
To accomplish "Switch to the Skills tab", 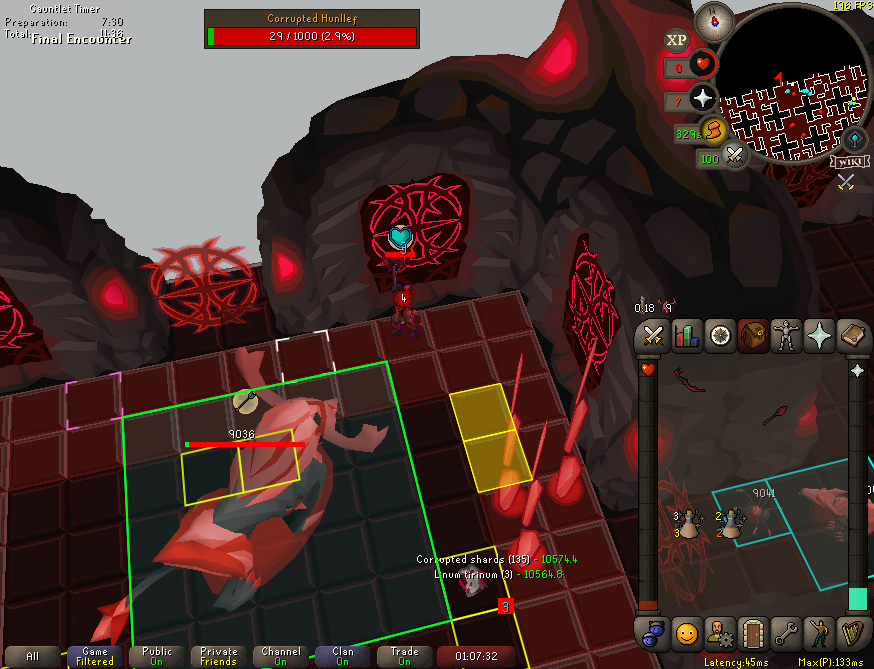I will point(686,336).
